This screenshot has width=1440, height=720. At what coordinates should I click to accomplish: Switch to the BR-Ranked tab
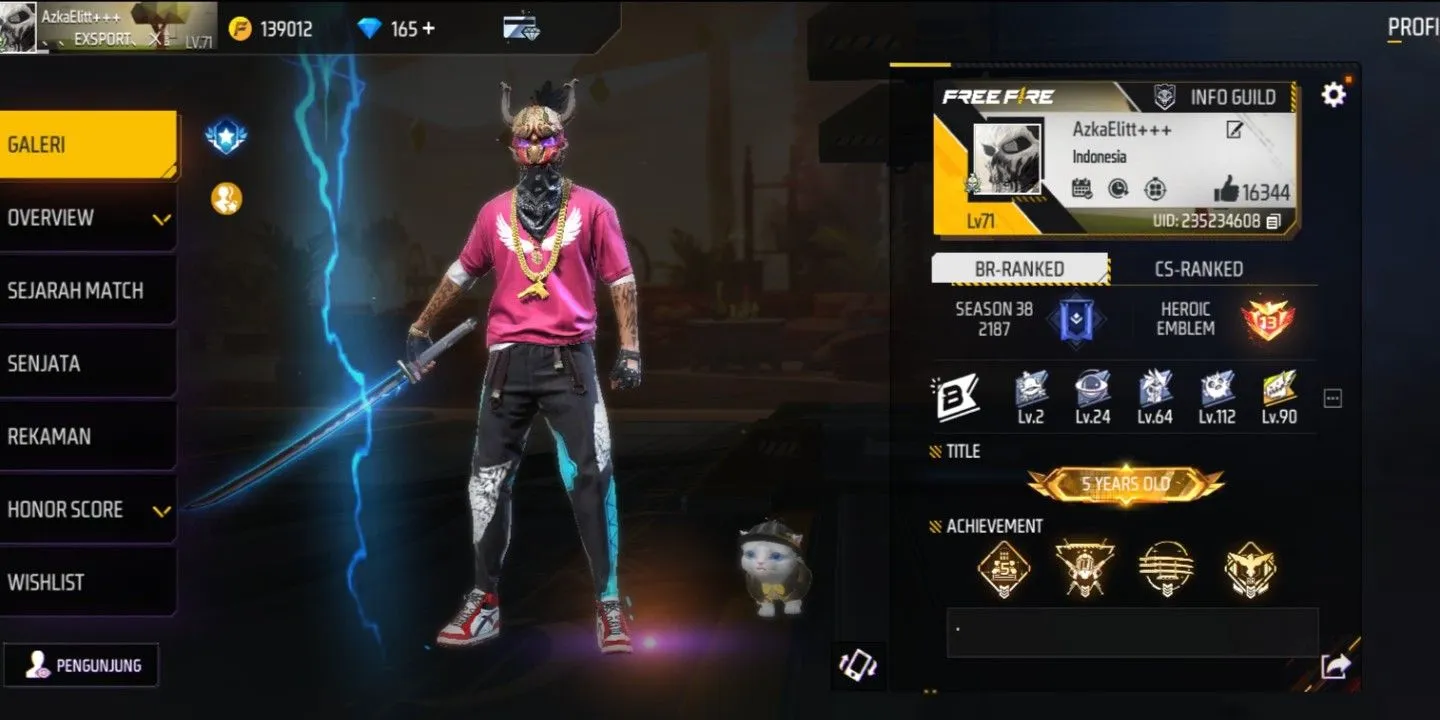(1019, 269)
